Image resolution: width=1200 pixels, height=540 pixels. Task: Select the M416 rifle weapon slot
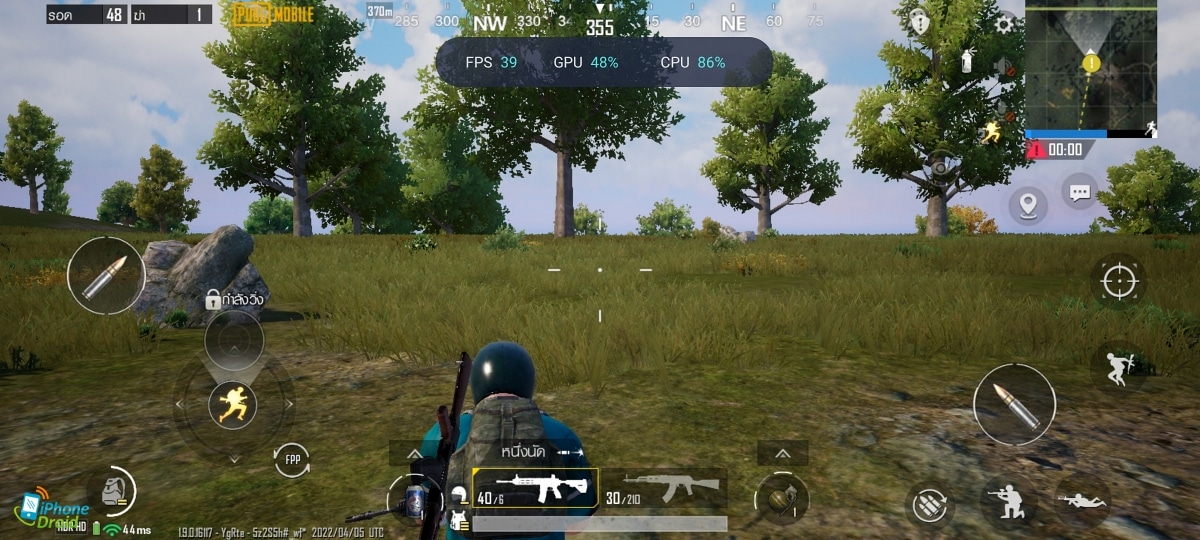pos(535,488)
